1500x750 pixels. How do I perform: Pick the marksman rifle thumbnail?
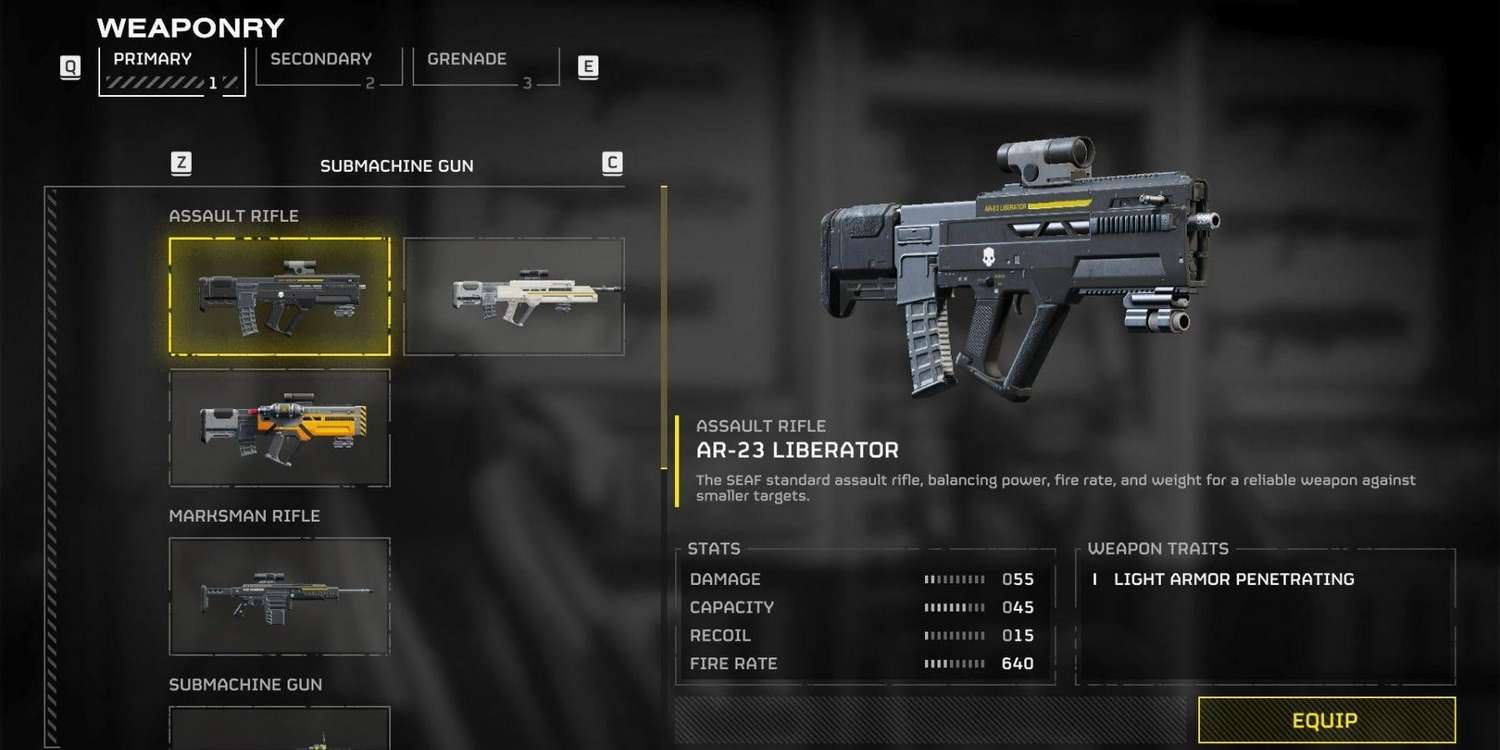point(280,596)
